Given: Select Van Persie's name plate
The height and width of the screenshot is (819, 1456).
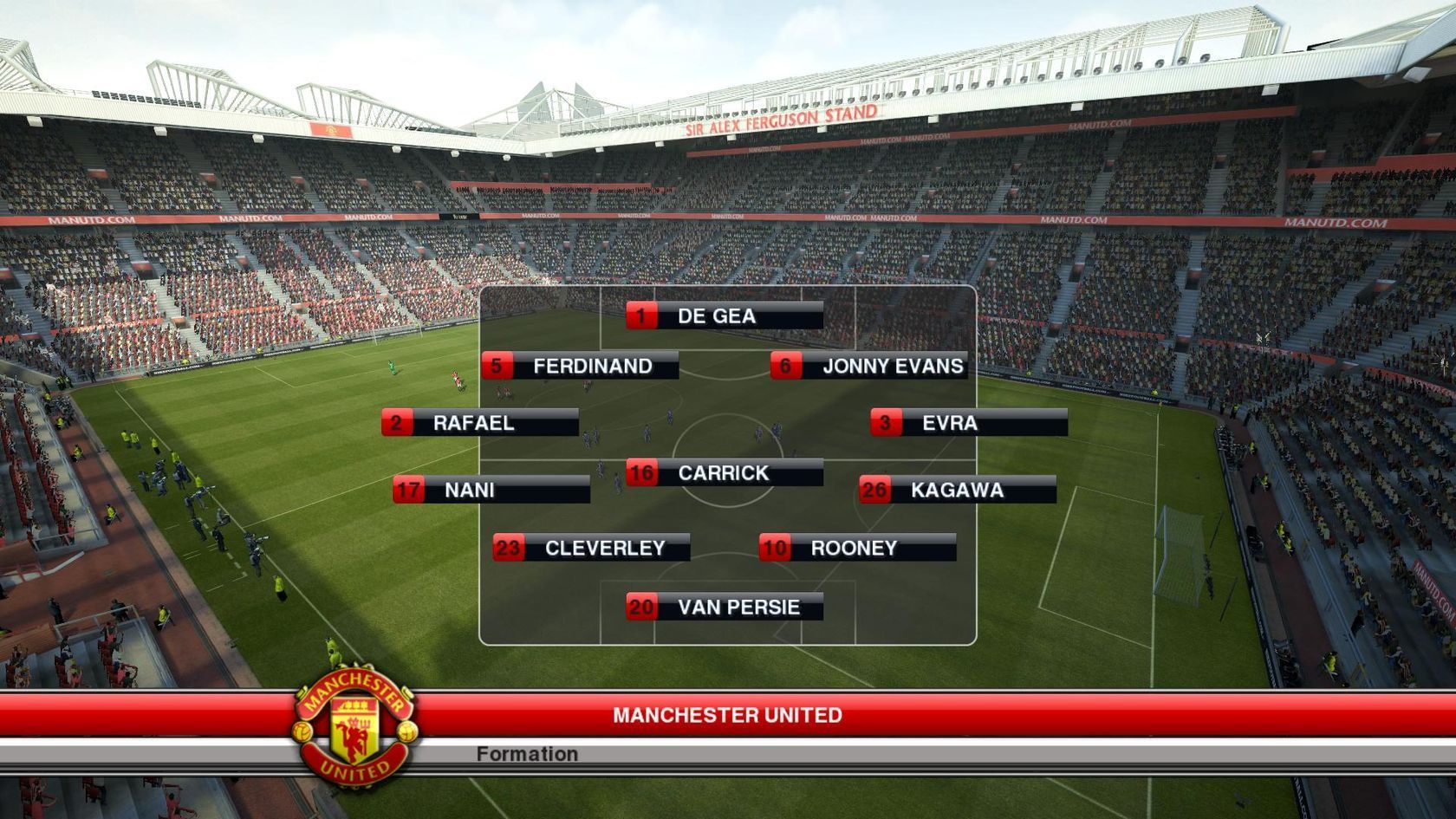Looking at the screenshot, I should coord(725,608).
